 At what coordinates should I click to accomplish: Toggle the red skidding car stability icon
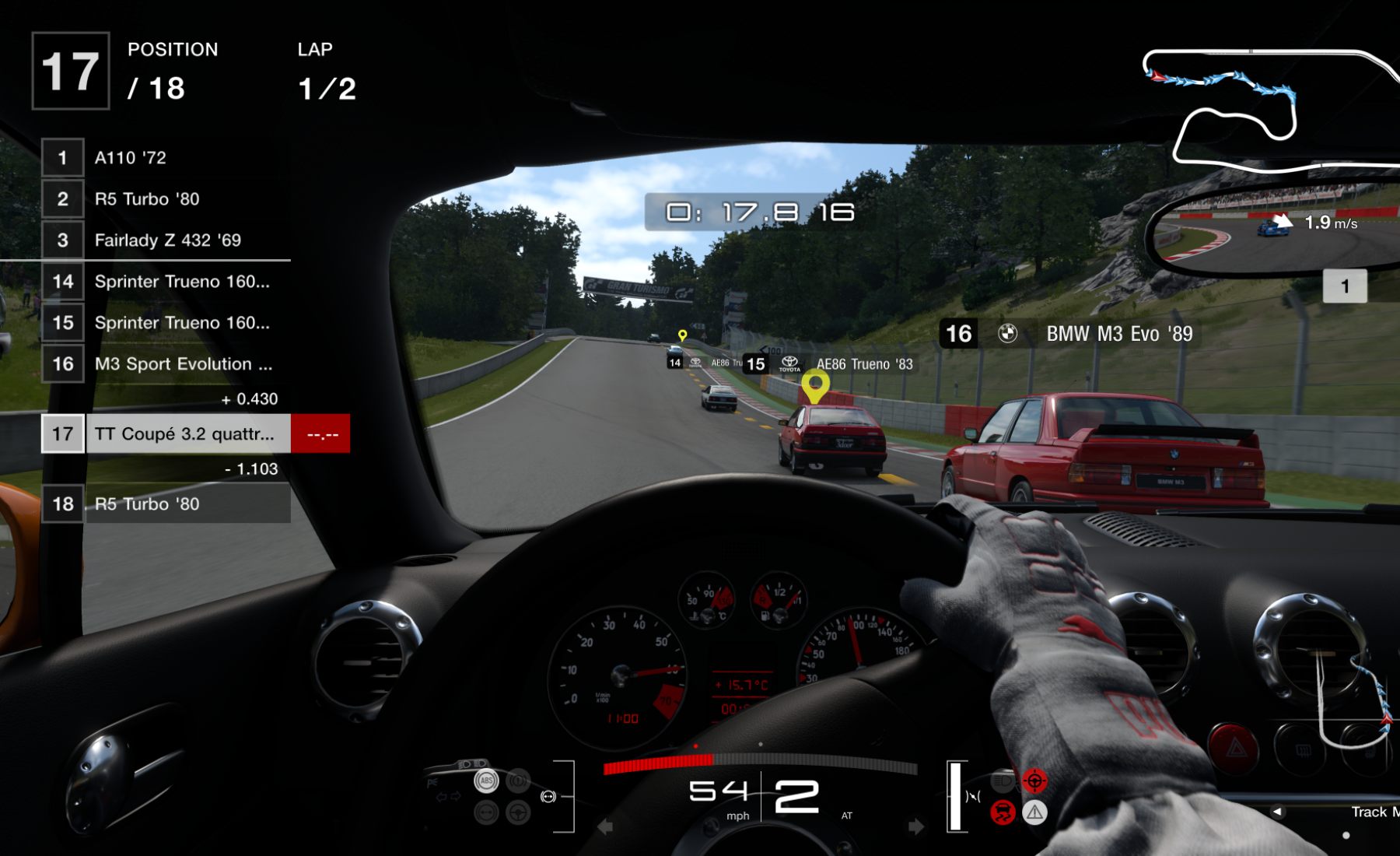point(1003,813)
